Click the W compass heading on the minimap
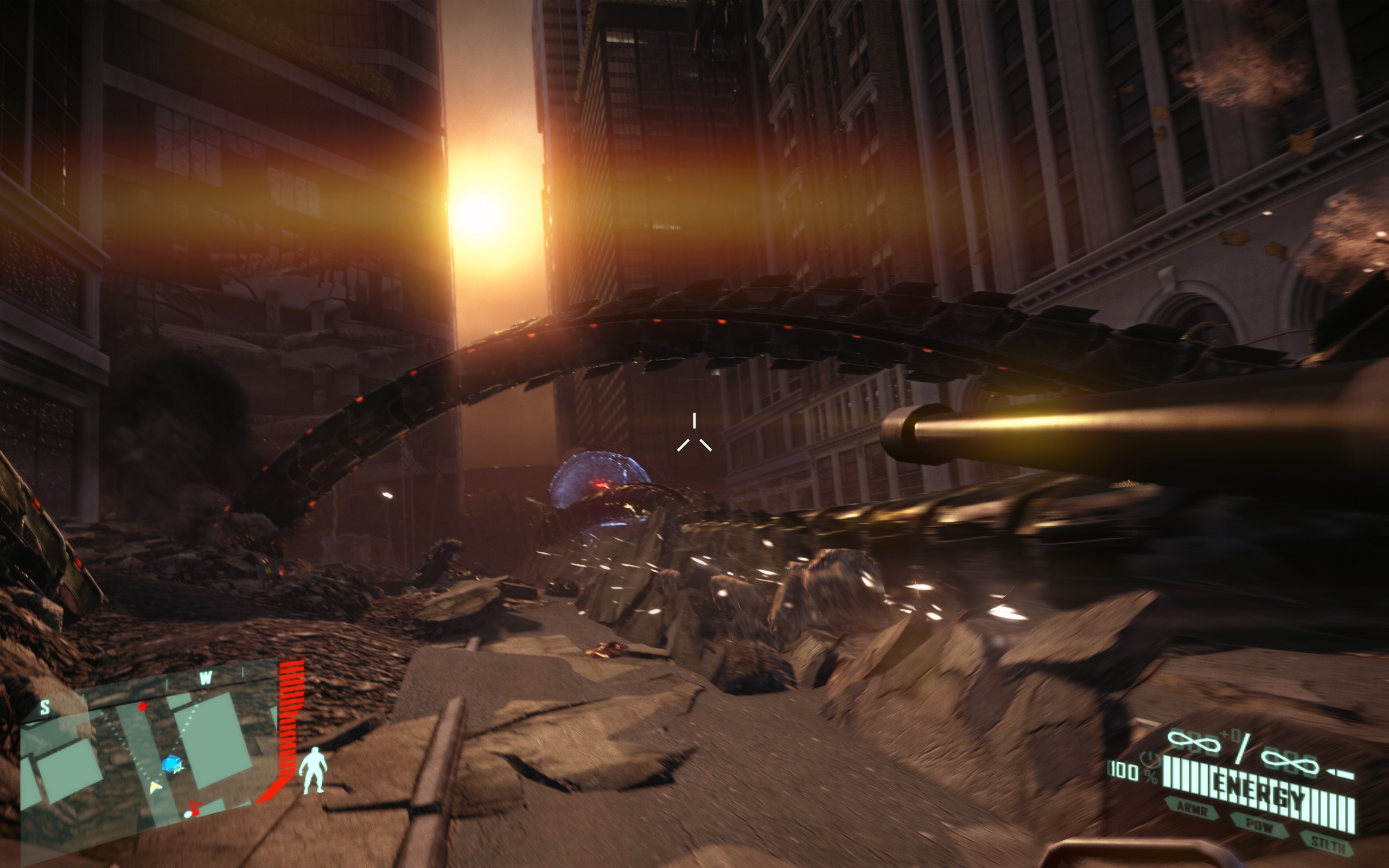Image resolution: width=1389 pixels, height=868 pixels. tap(206, 678)
